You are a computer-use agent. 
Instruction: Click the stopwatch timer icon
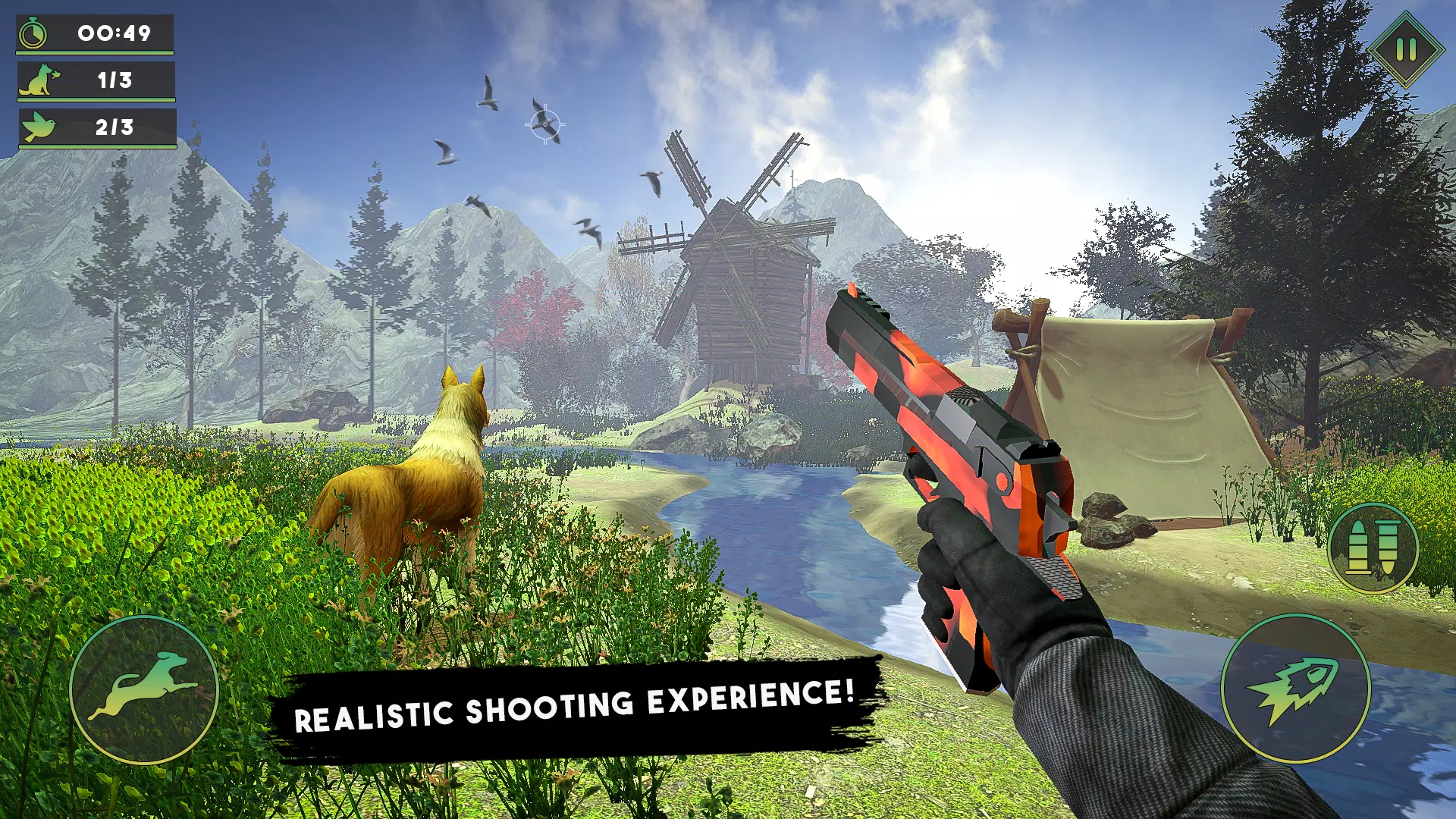tap(33, 33)
